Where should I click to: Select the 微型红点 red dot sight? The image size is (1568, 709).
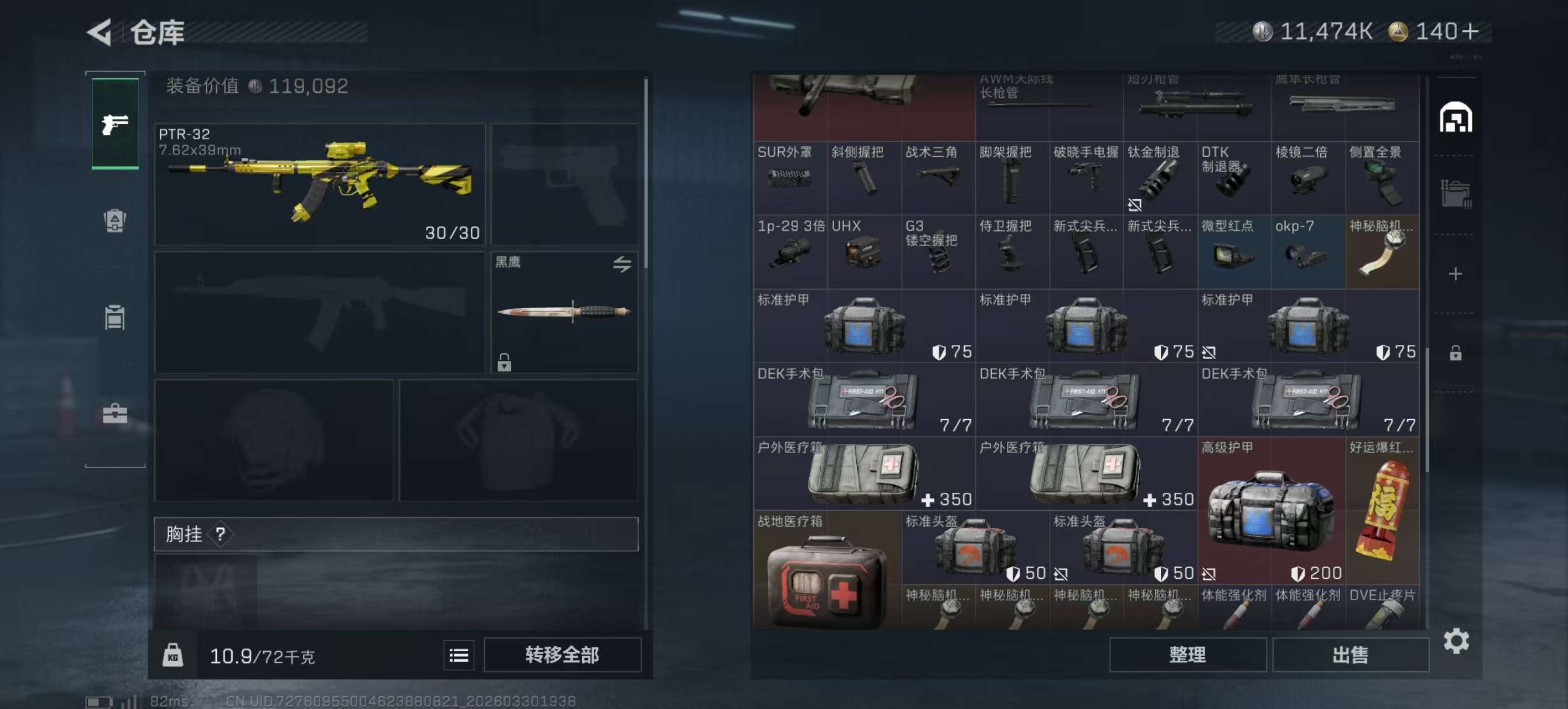pyautogui.click(x=1233, y=251)
